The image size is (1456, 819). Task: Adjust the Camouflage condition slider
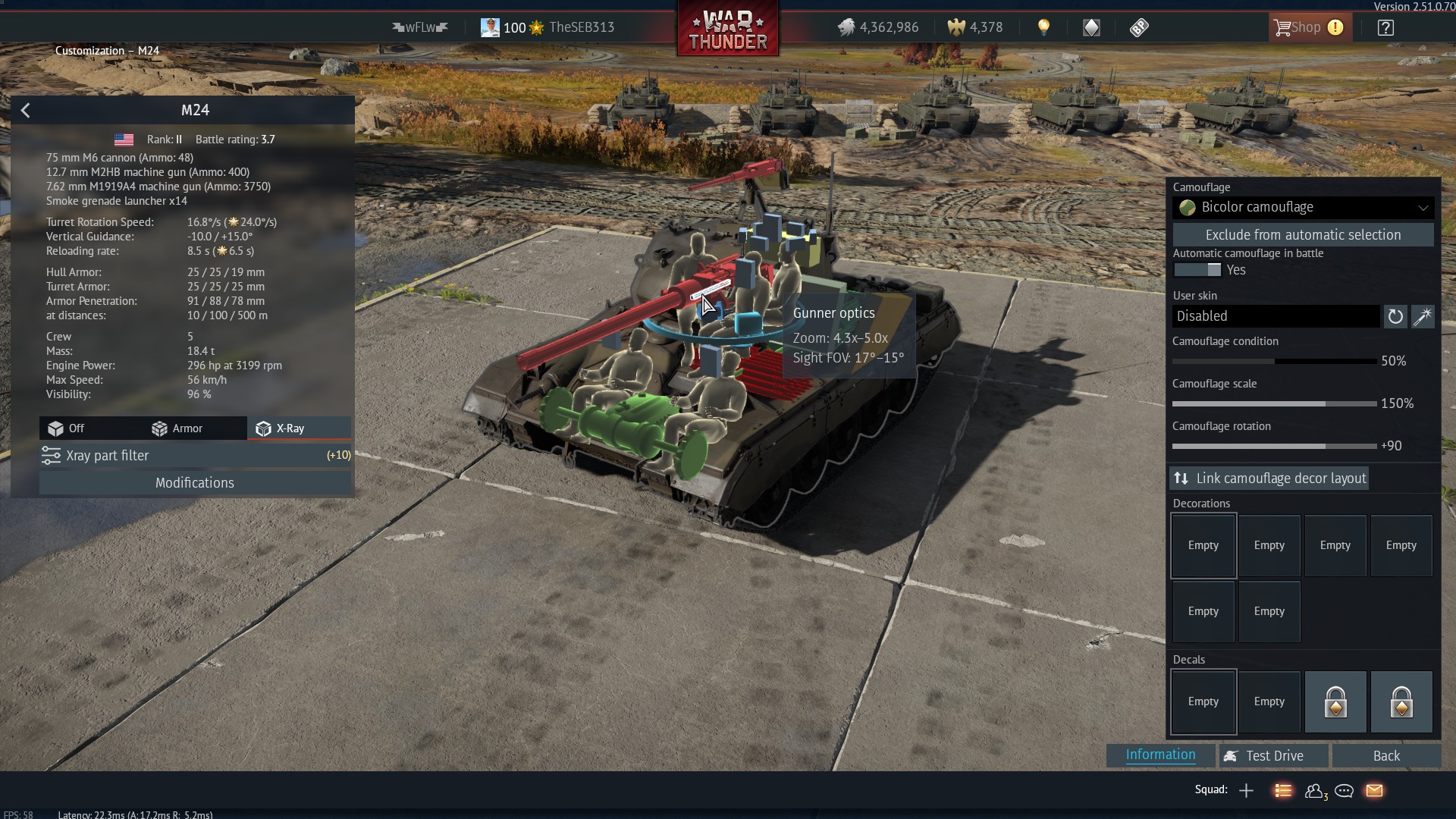tap(1275, 362)
